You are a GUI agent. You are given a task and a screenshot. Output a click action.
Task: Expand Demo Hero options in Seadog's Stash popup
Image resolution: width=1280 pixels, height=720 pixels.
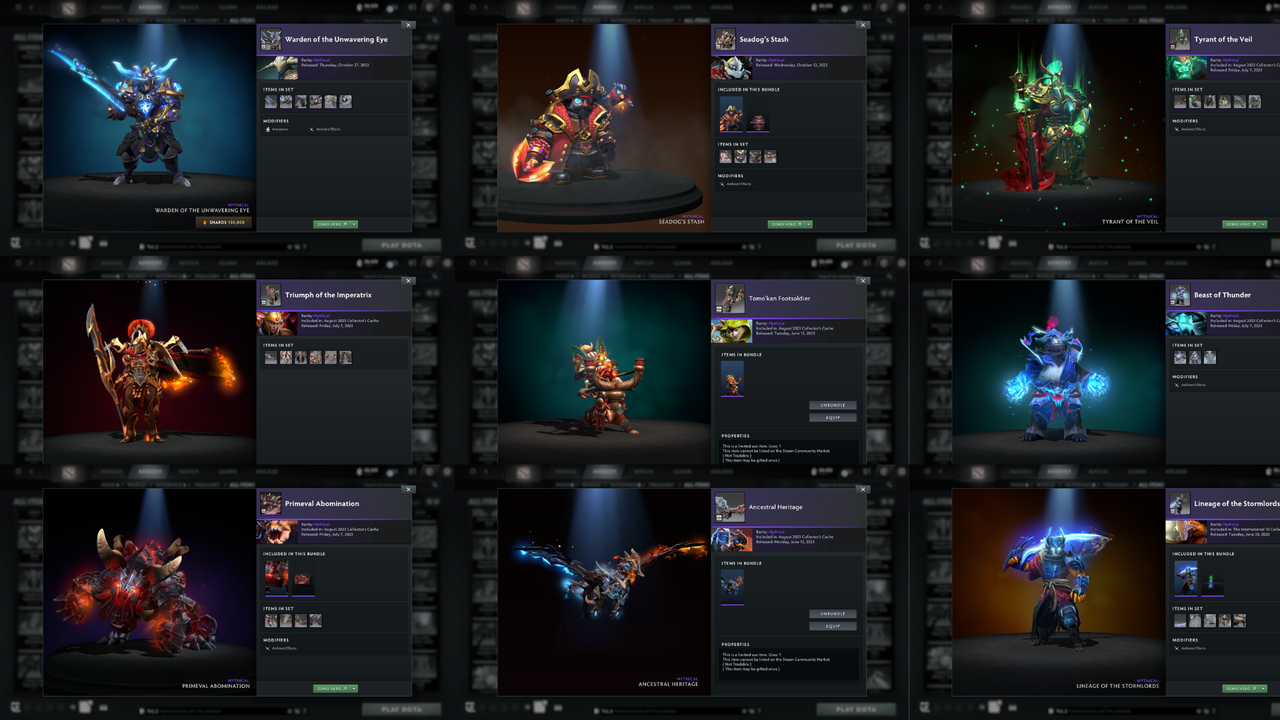(809, 224)
